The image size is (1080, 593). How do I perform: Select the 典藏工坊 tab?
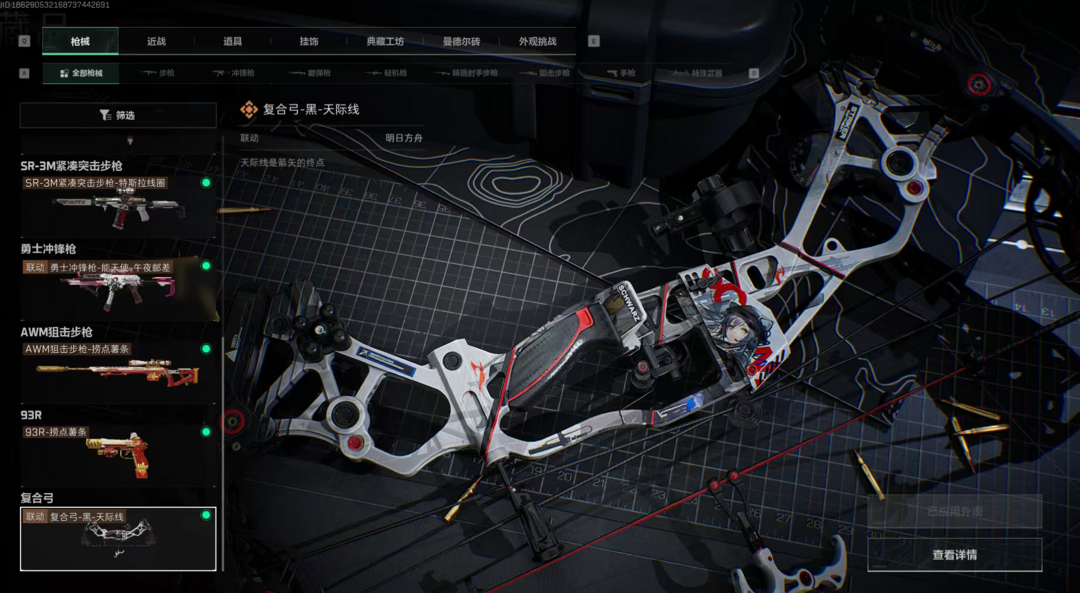(x=385, y=41)
